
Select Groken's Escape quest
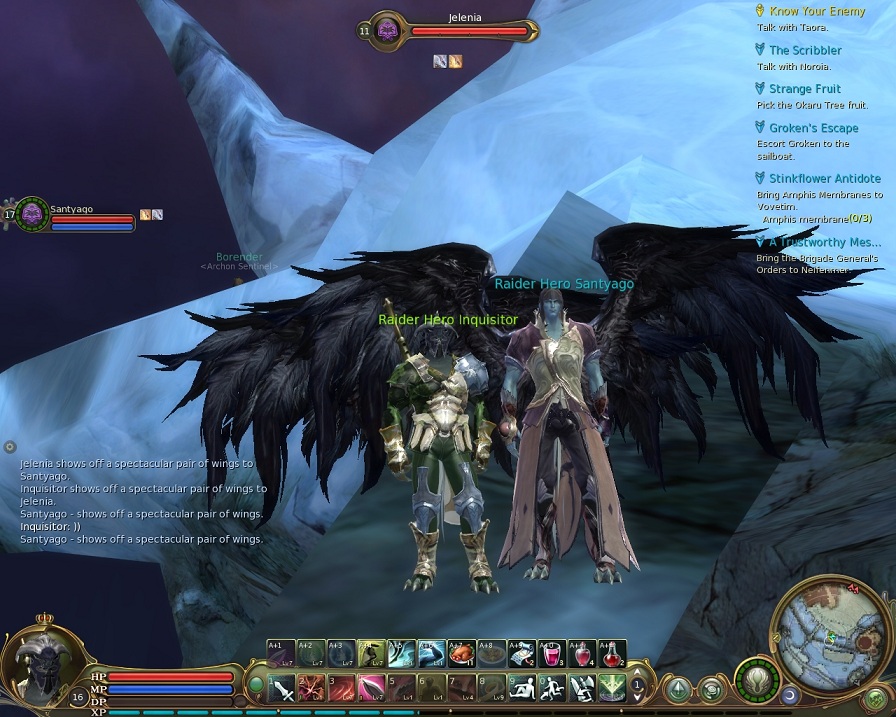coord(814,128)
